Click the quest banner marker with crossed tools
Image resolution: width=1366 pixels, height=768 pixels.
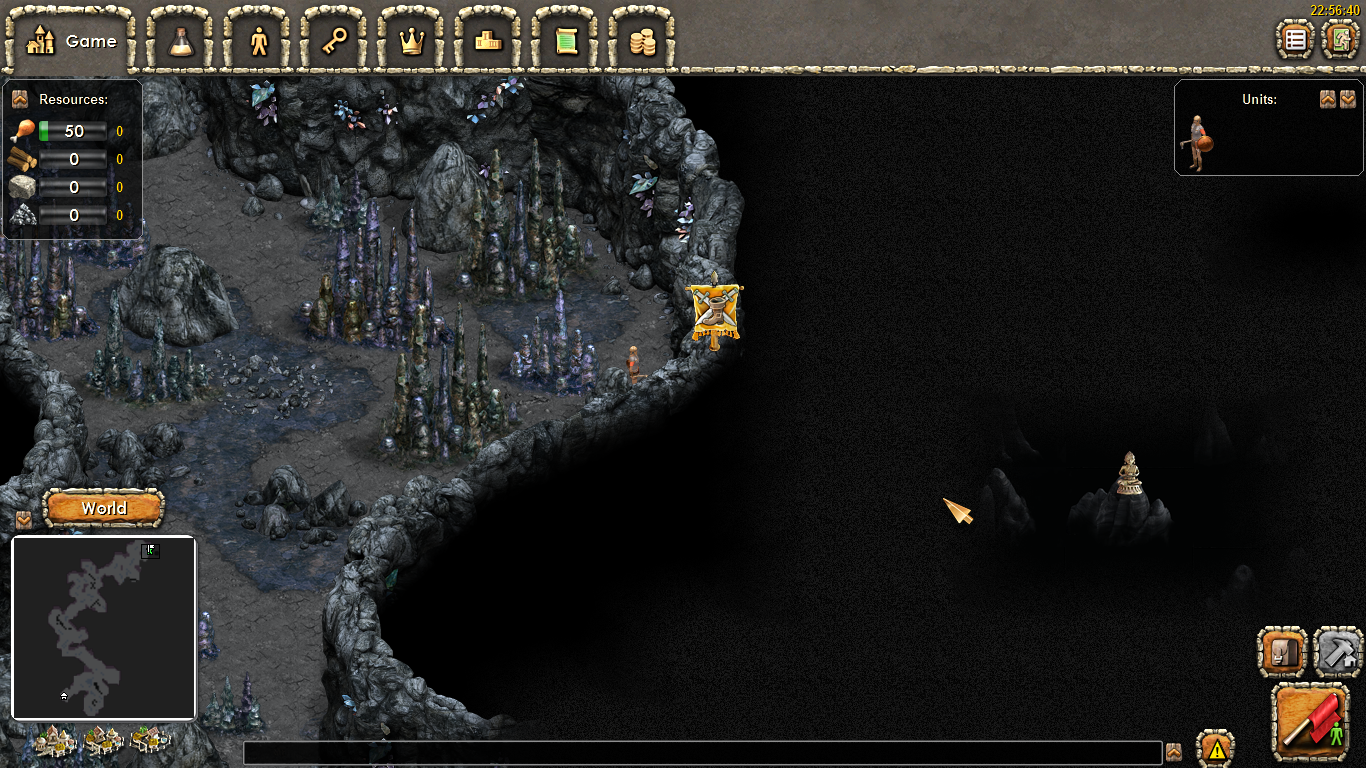coord(715,312)
